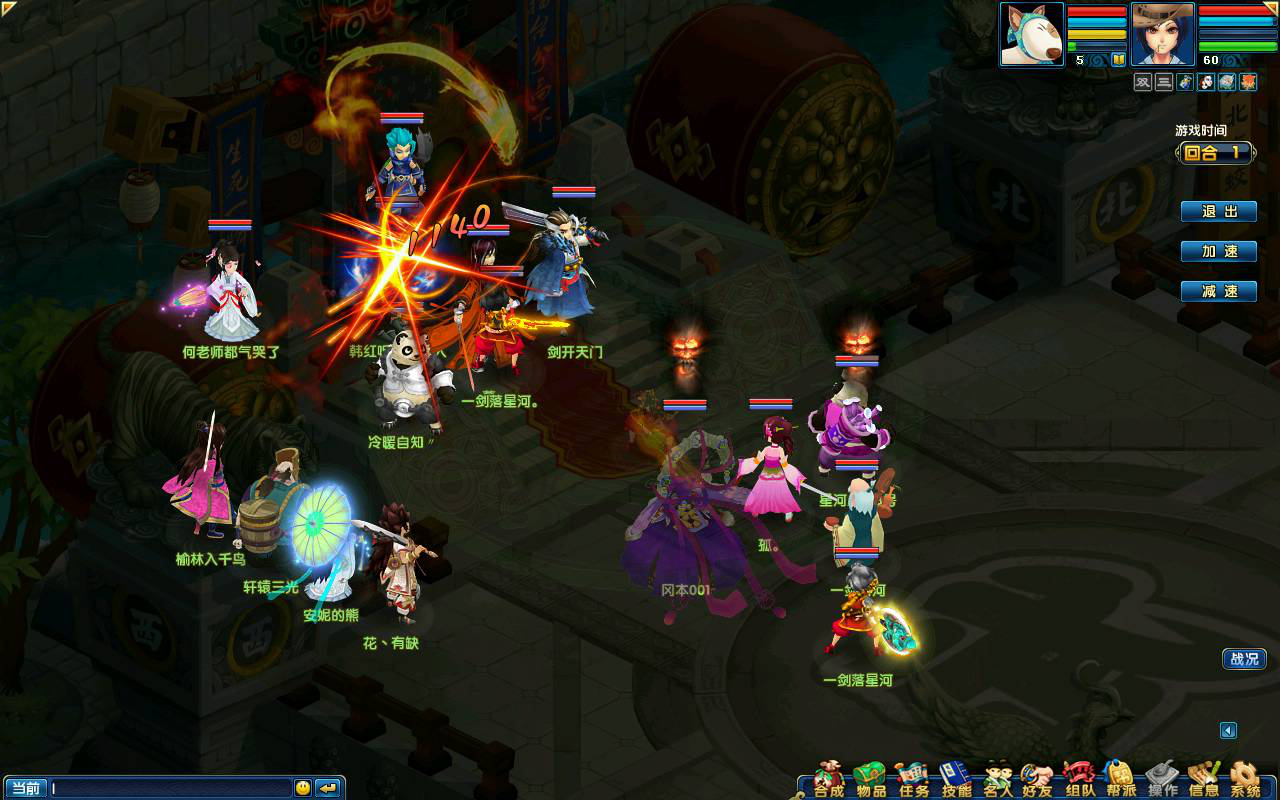Slow down the battle with 减速
The image size is (1280, 800).
coord(1219,291)
